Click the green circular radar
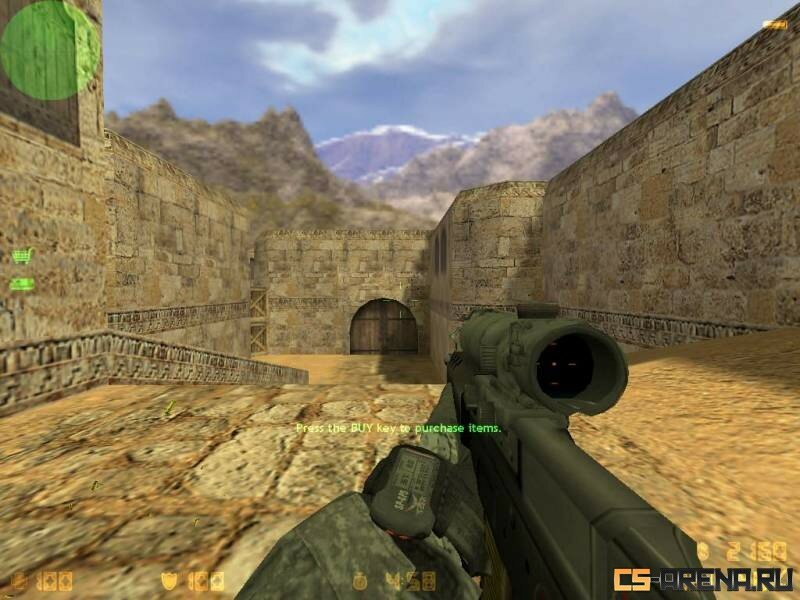 coord(48,50)
